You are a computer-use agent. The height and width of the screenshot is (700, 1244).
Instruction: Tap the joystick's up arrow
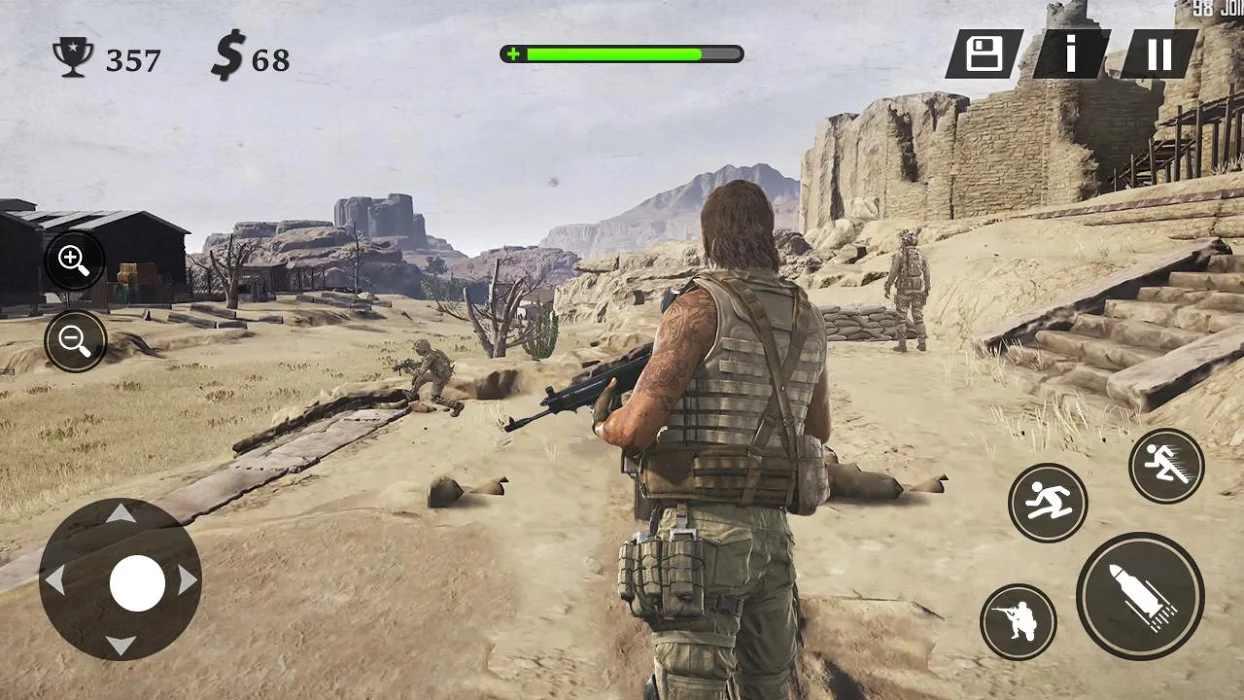121,514
